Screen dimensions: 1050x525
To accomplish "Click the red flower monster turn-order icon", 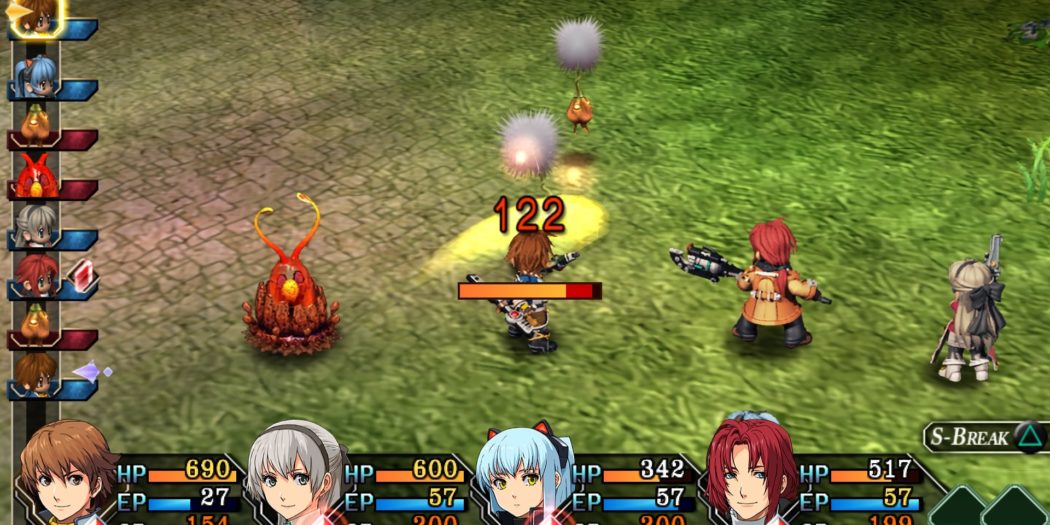I will click(x=37, y=177).
